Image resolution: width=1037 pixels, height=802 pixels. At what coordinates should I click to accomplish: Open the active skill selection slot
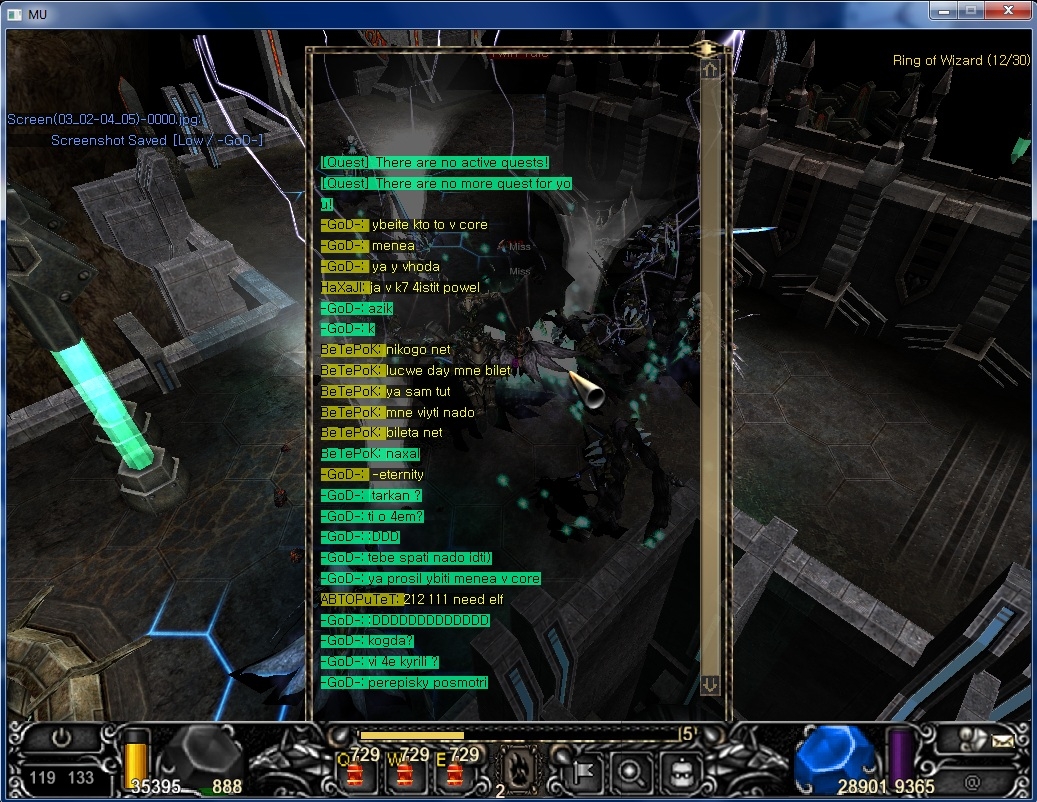pyautogui.click(x=518, y=768)
